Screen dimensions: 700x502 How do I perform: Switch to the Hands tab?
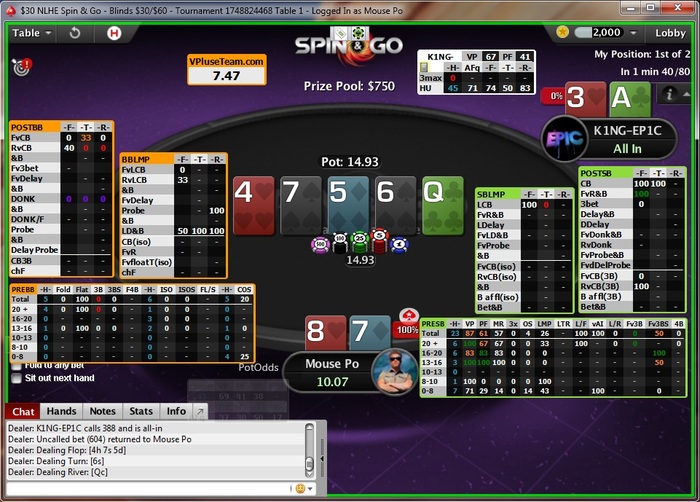point(61,411)
